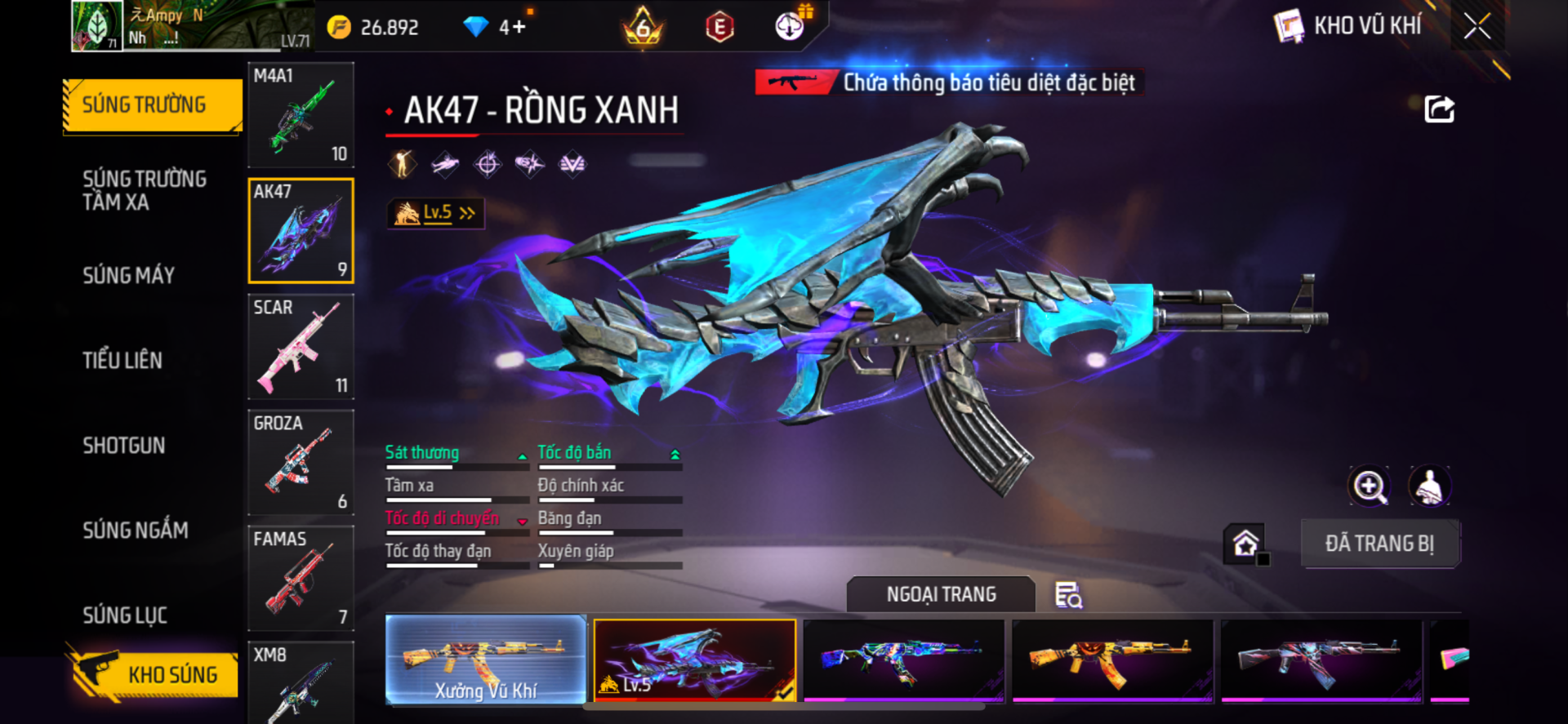This screenshot has width=1568, height=724.
Task: Open the Súng Máy category
Action: 129,275
